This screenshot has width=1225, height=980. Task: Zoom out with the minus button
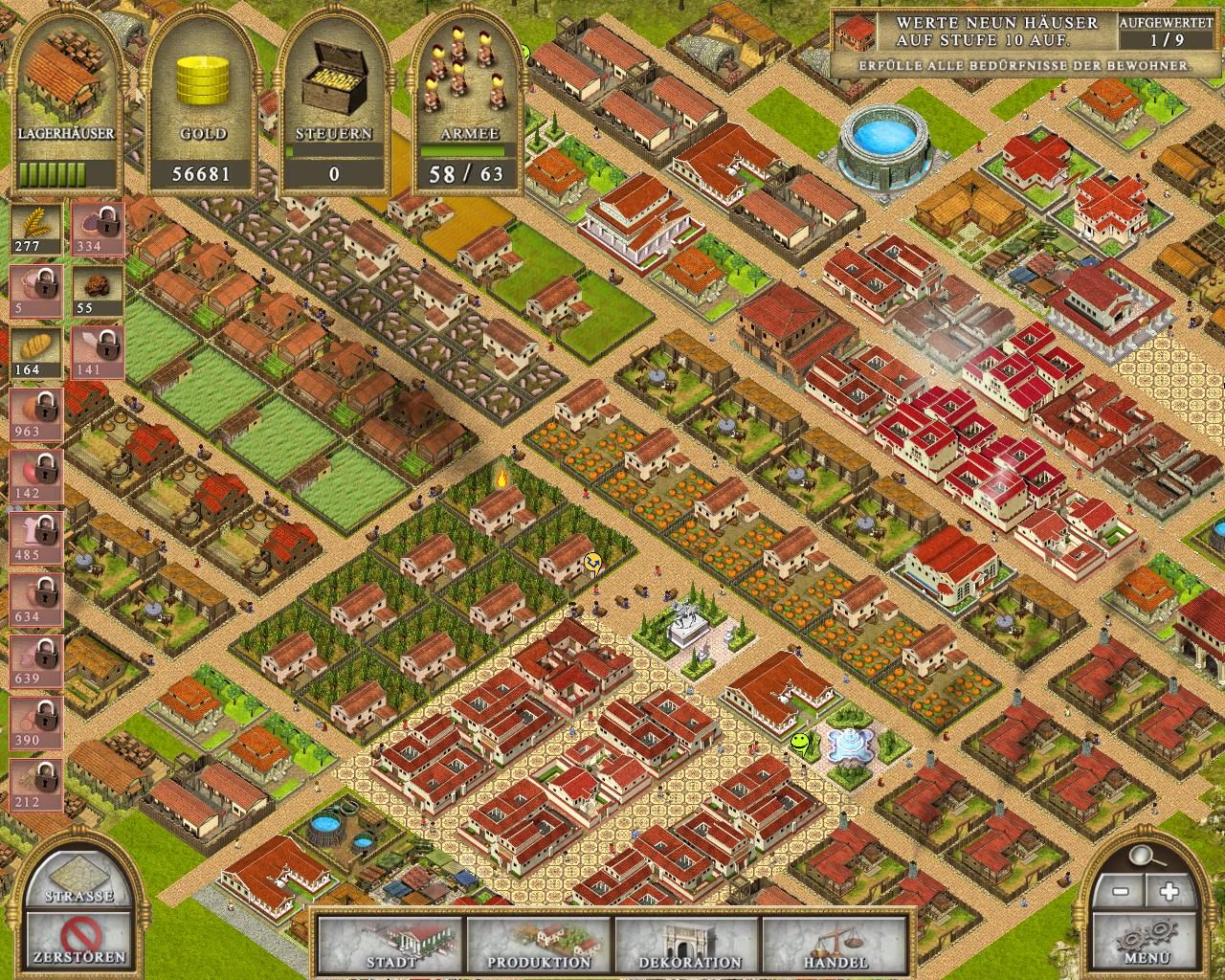[1122, 892]
